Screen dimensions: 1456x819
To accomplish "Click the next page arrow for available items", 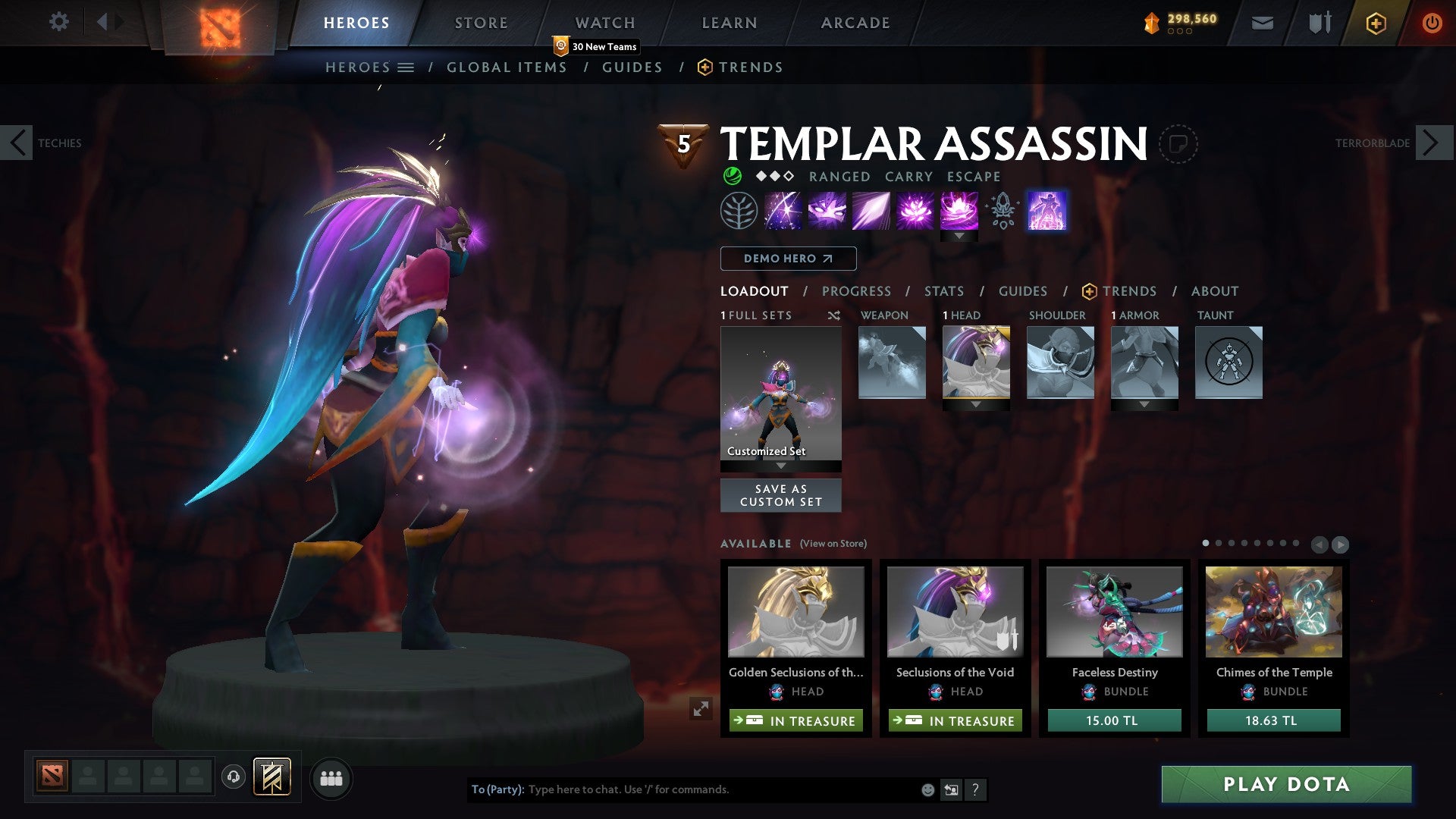I will click(x=1341, y=544).
